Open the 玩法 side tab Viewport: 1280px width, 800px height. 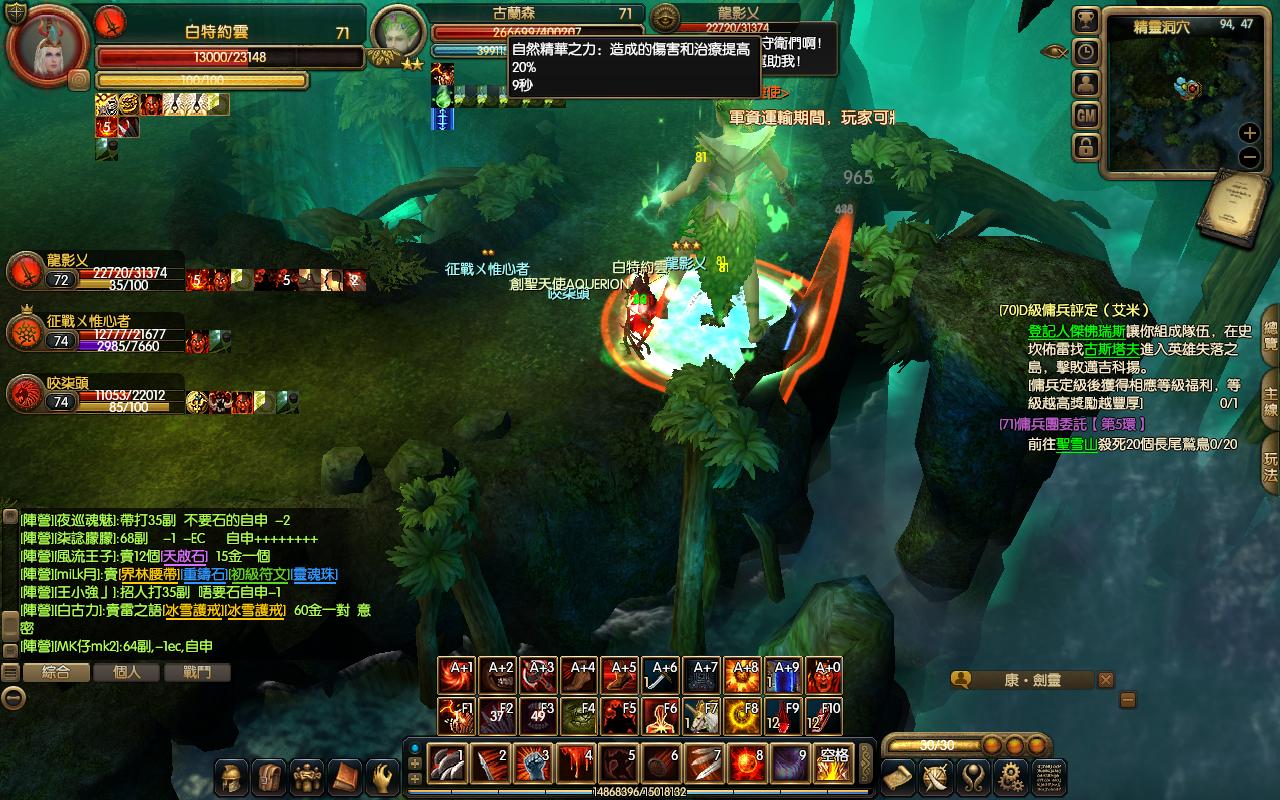pos(1270,467)
